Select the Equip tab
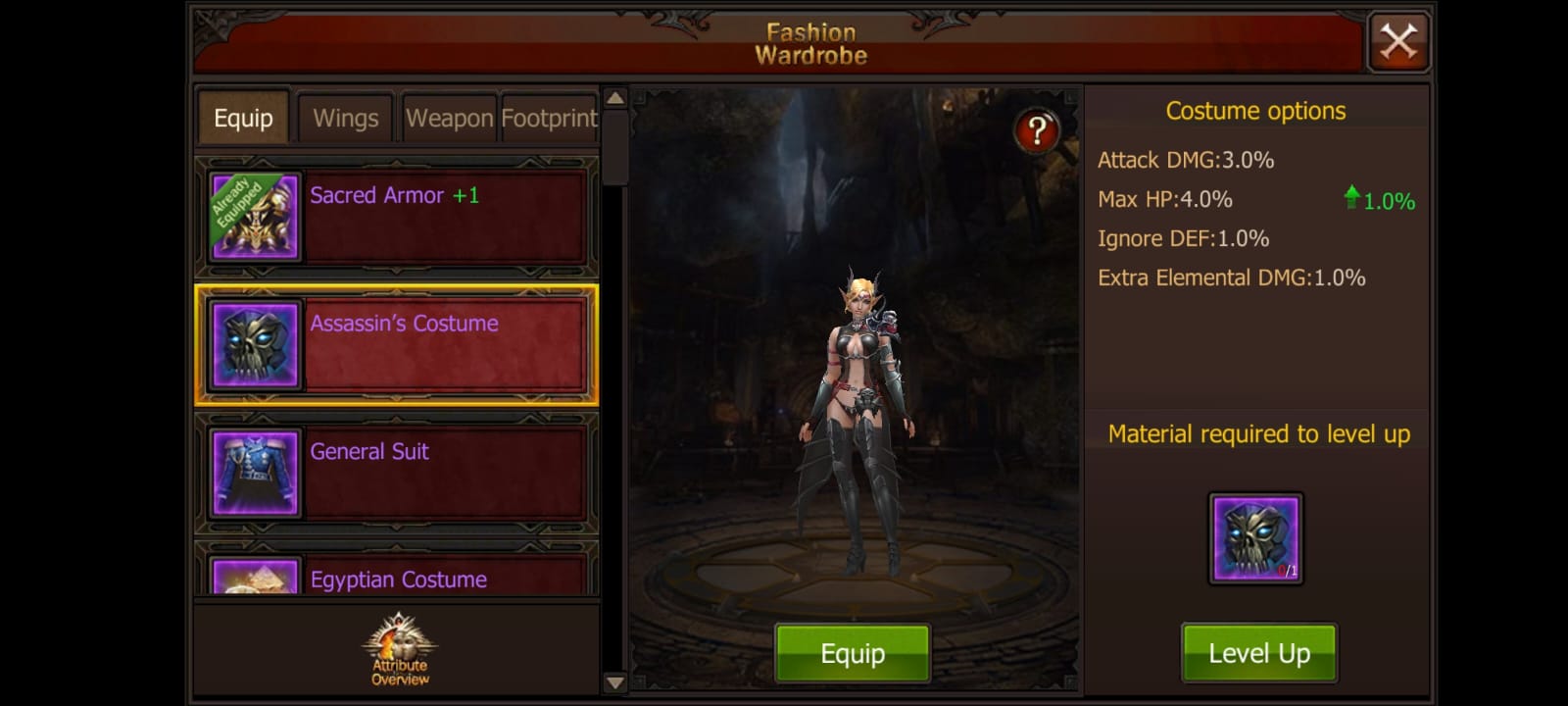Viewport: 1568px width, 706px height. (242, 118)
